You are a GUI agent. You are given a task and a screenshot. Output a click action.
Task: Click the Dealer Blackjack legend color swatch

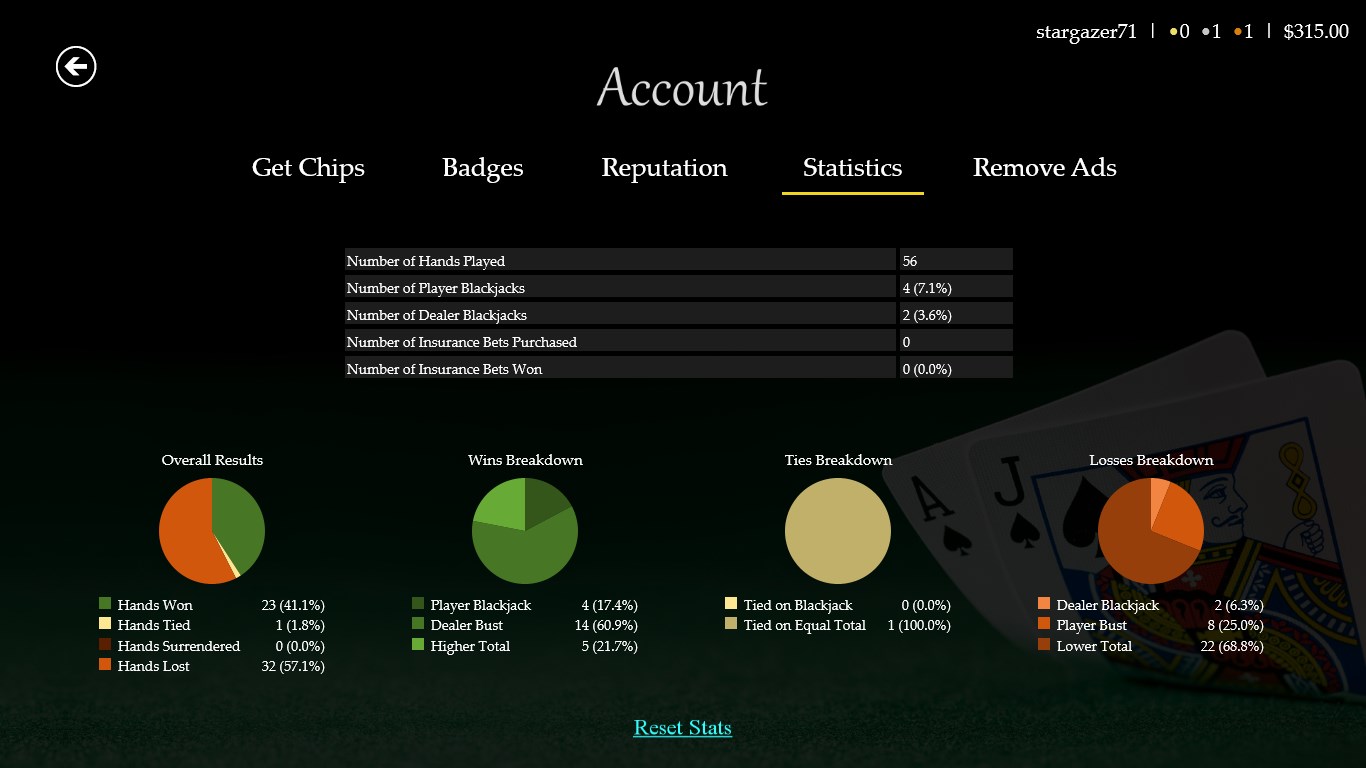pos(1042,604)
